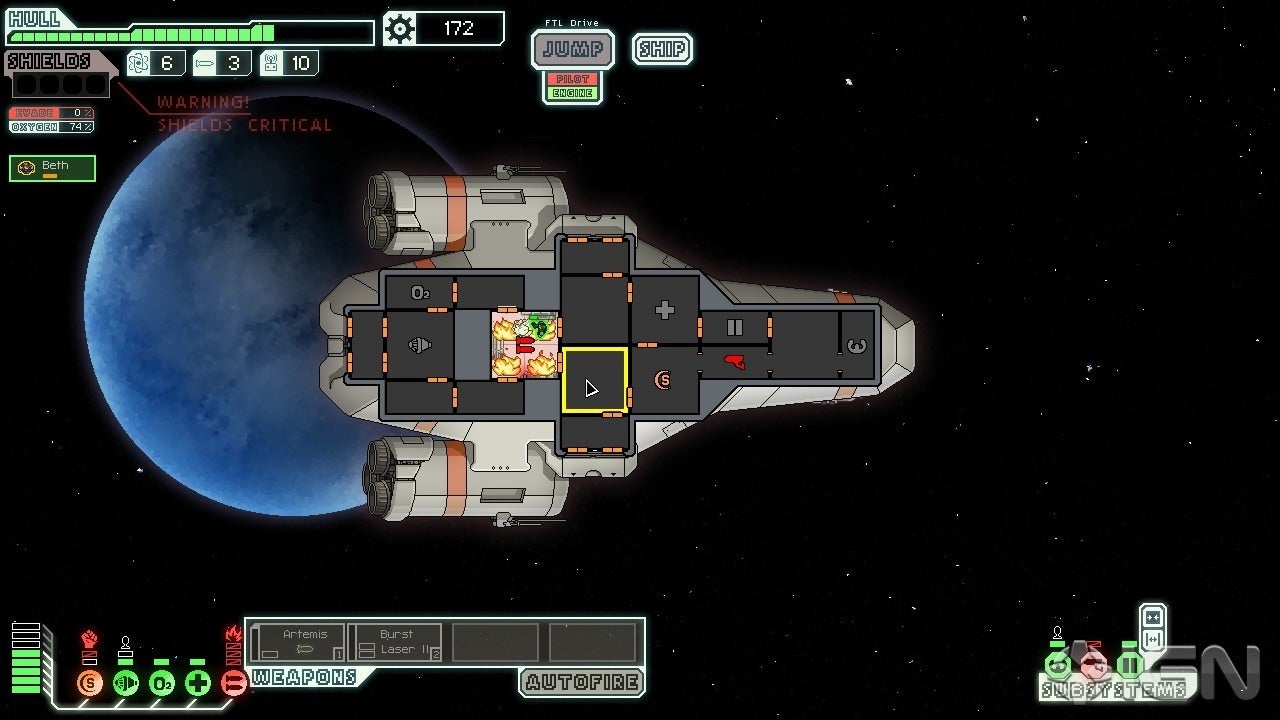
Task: Select the yellow-highlighted ship room
Action: pyautogui.click(x=595, y=380)
